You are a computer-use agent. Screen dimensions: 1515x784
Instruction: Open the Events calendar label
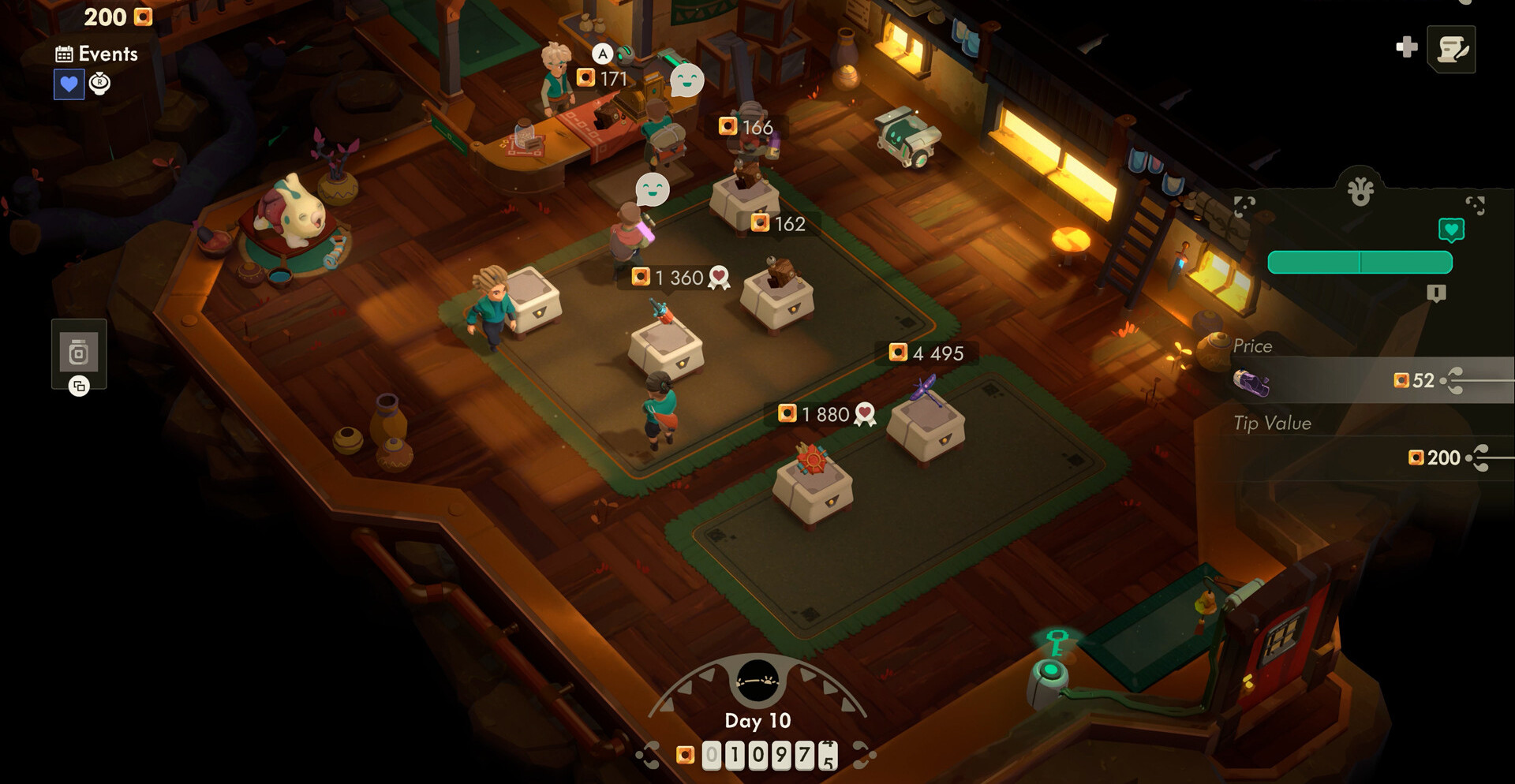coord(97,54)
